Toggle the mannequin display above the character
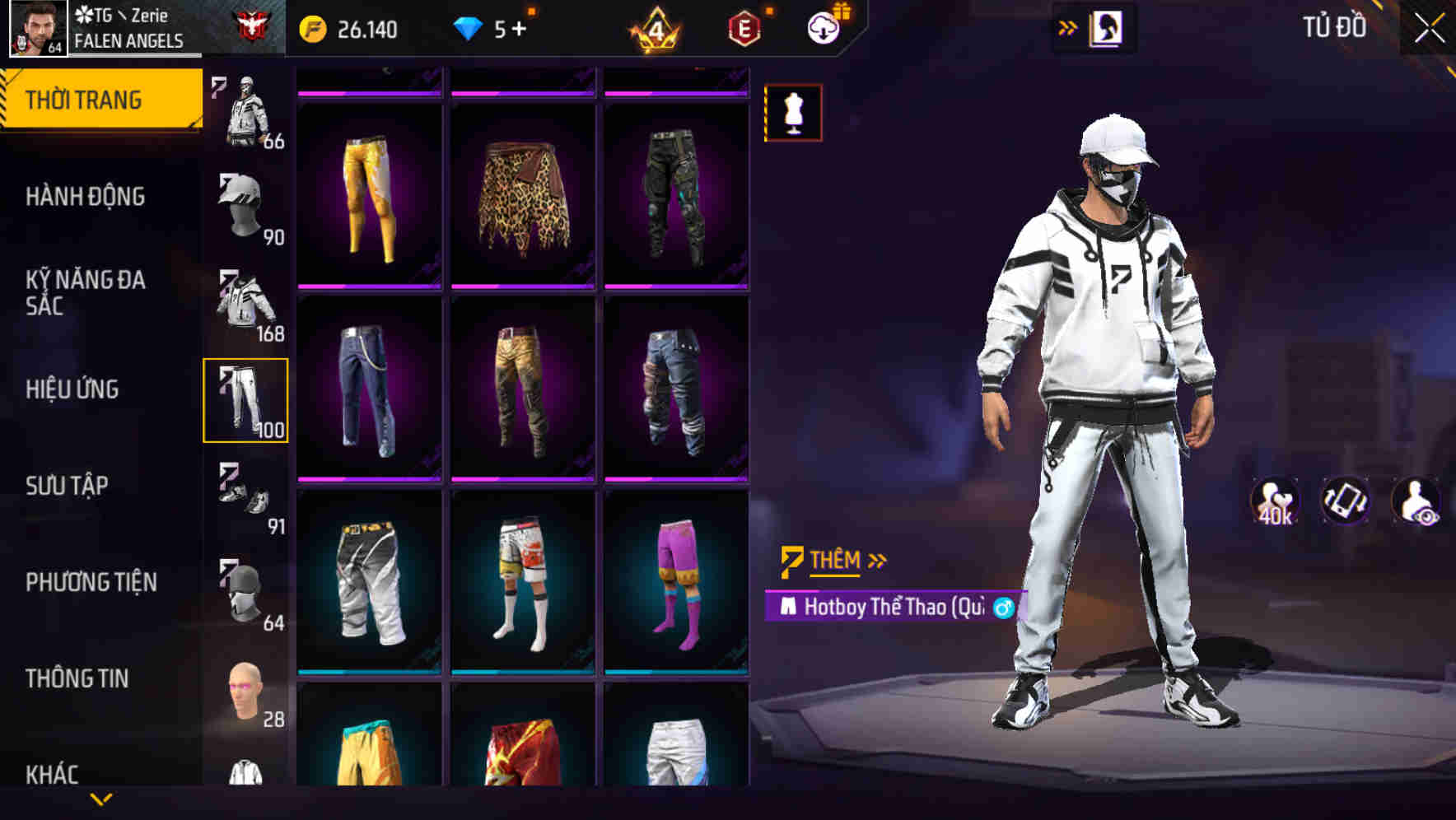The width and height of the screenshot is (1456, 820). (793, 114)
